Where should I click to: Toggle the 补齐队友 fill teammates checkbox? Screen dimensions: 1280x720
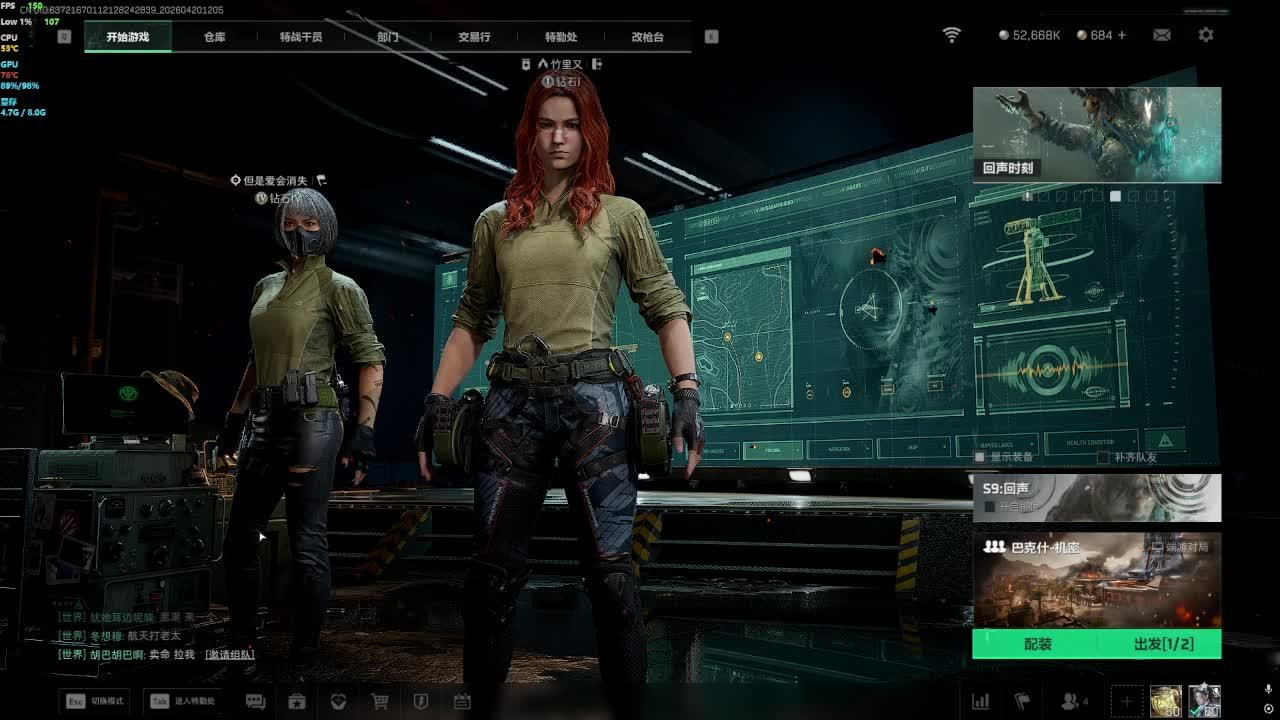coord(1103,457)
